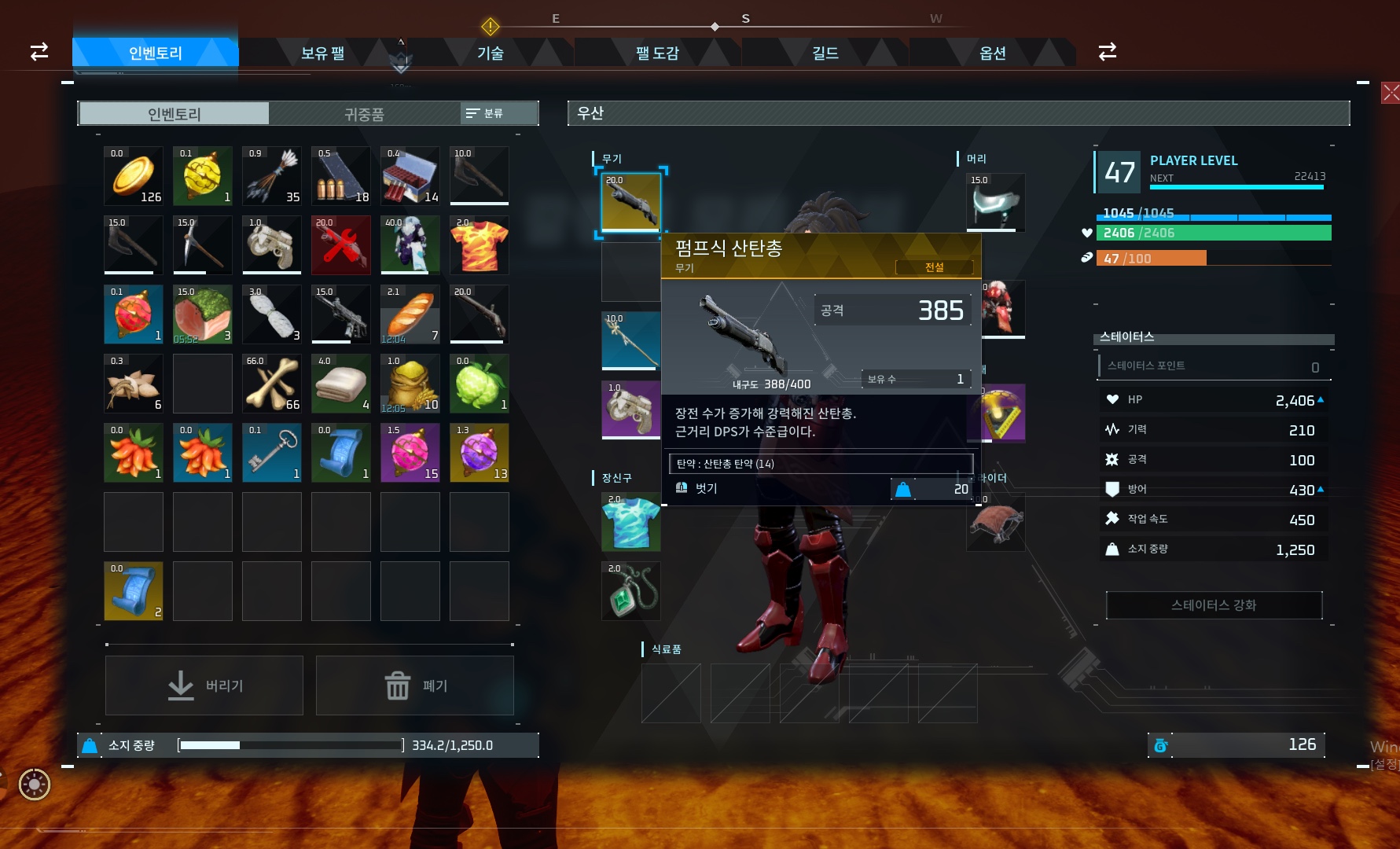This screenshot has height=849, width=1400.
Task: Switch to the 길드 tab
Action: pos(825,53)
